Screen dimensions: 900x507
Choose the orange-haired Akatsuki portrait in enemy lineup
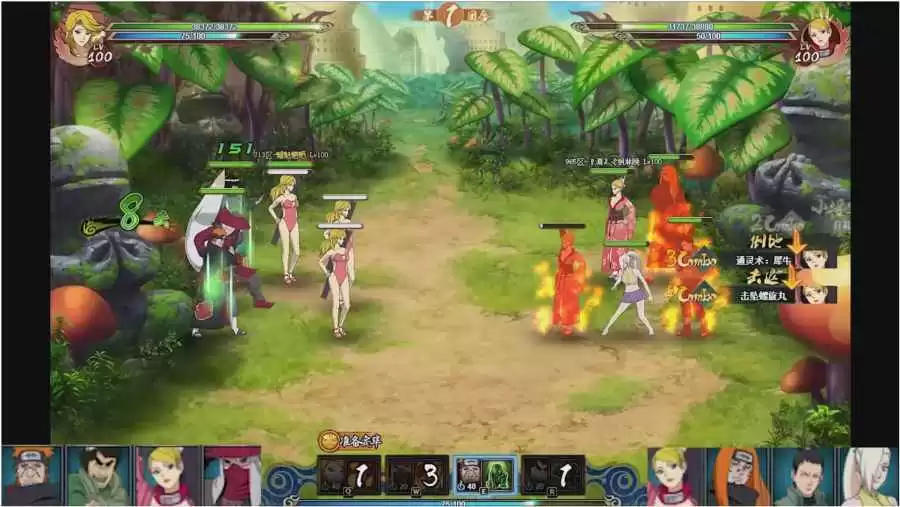coord(738,476)
